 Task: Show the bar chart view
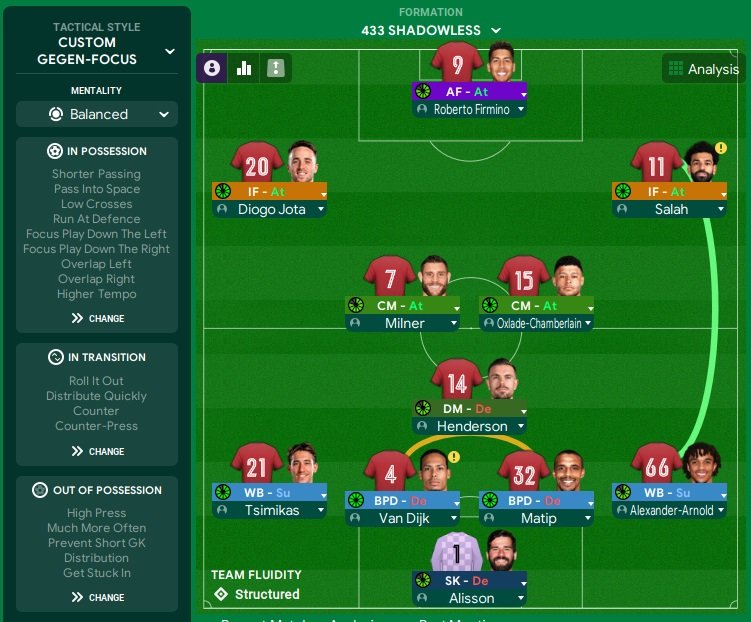[243, 68]
